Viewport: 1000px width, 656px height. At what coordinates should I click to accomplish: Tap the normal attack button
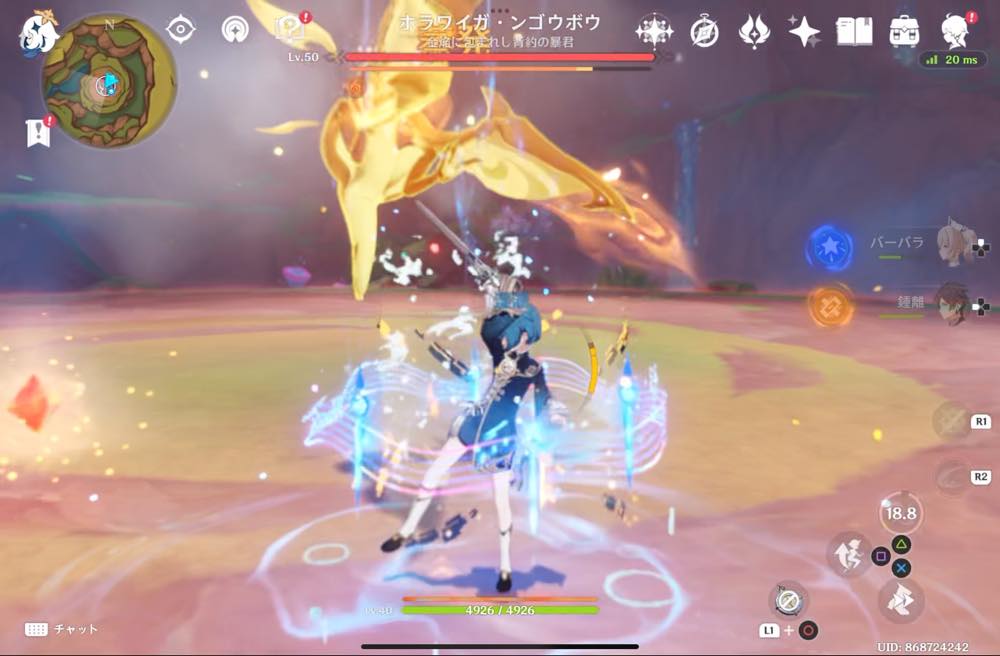click(900, 600)
